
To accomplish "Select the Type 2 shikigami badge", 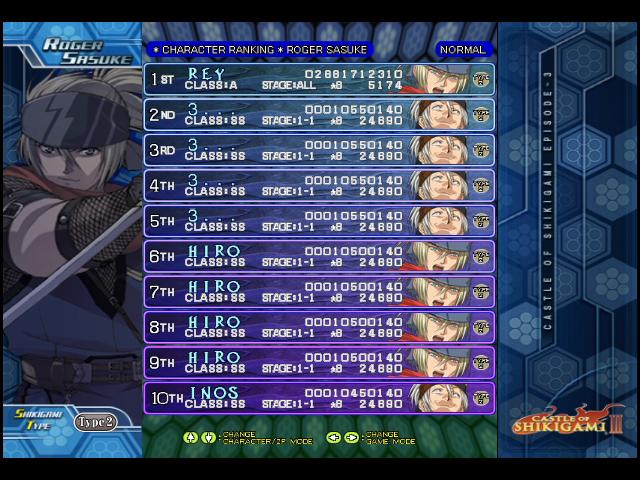I will (96, 421).
